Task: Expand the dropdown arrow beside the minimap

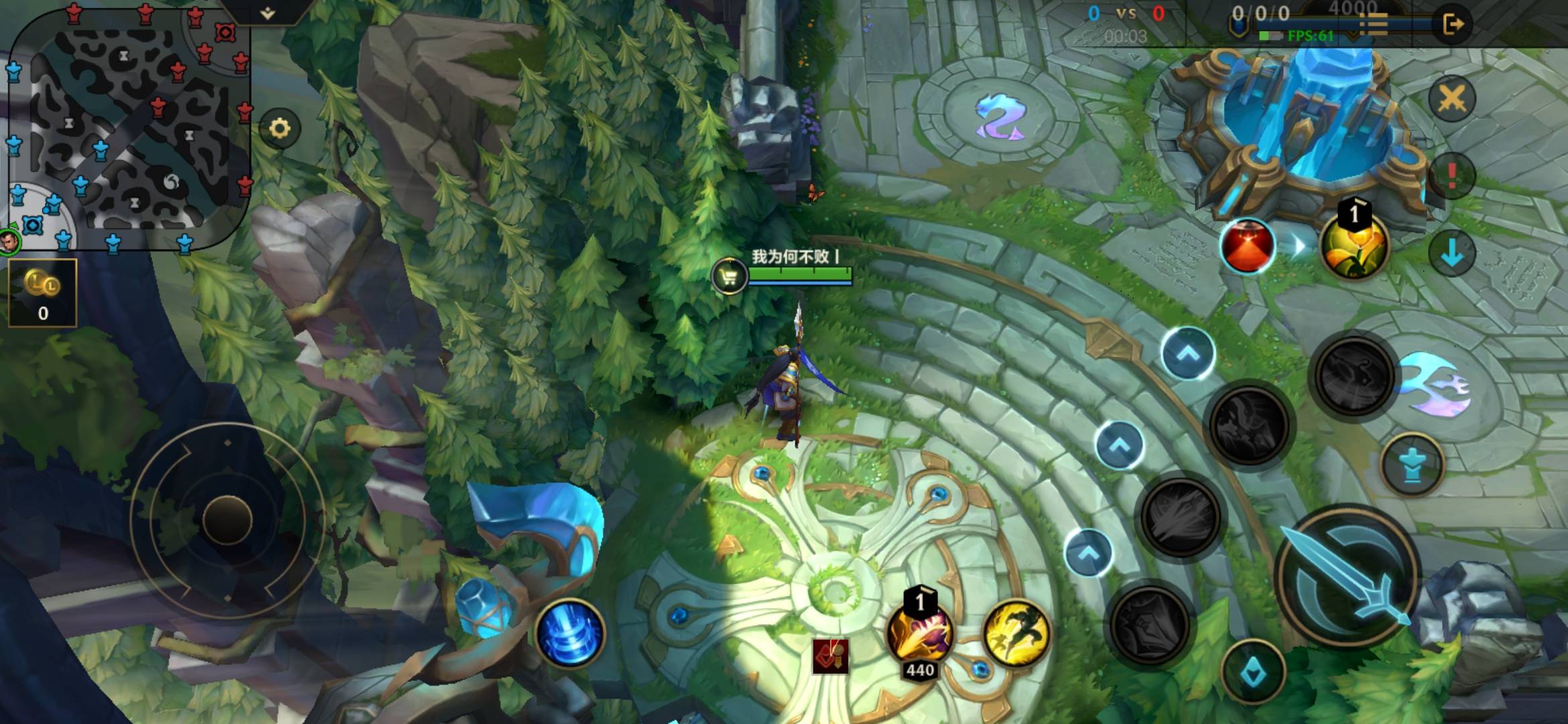Action: coord(267,13)
